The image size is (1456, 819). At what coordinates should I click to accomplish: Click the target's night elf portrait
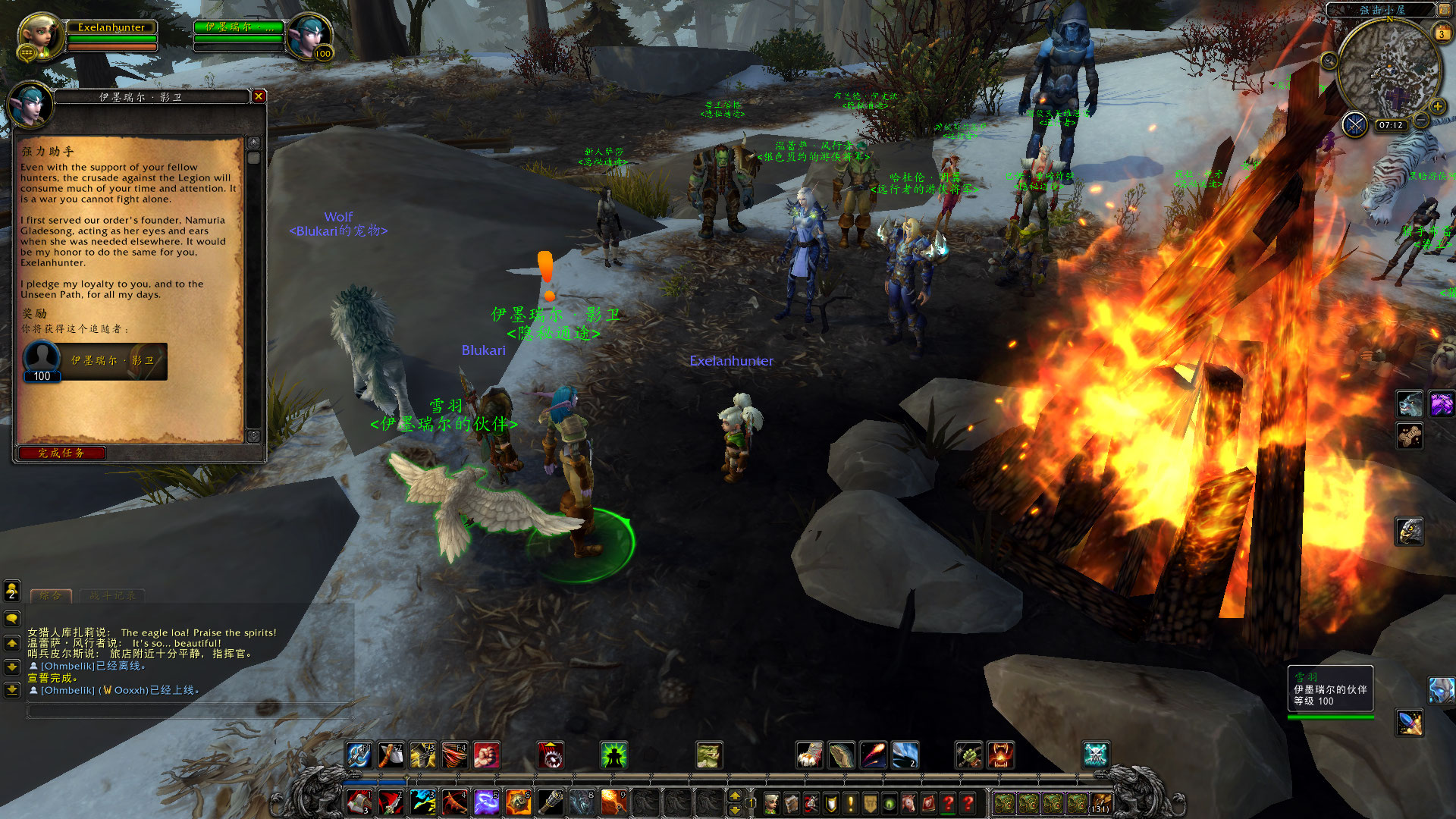pos(310,36)
